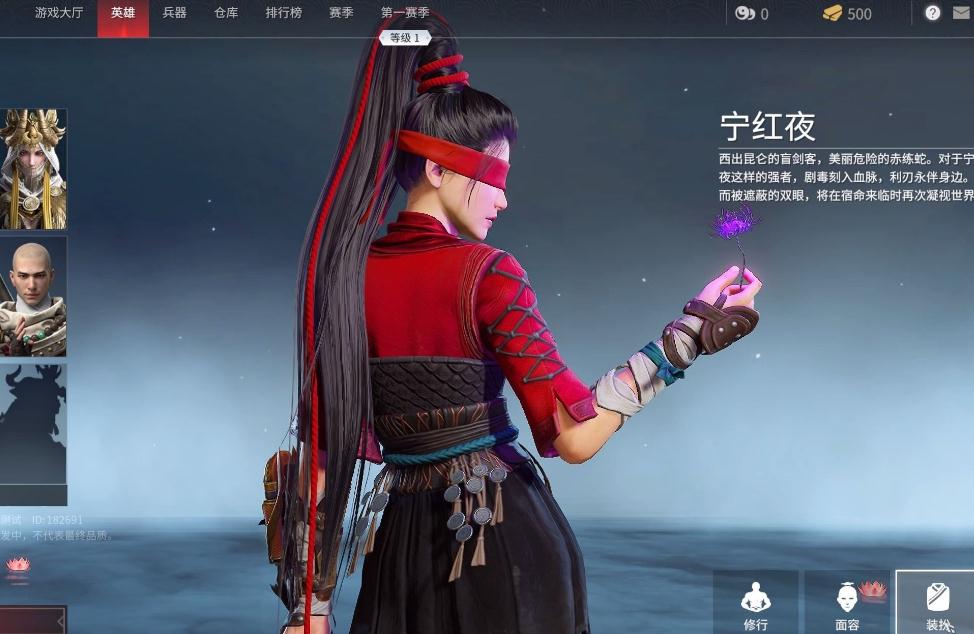Switch to the 兵器 weapons tab

point(174,13)
